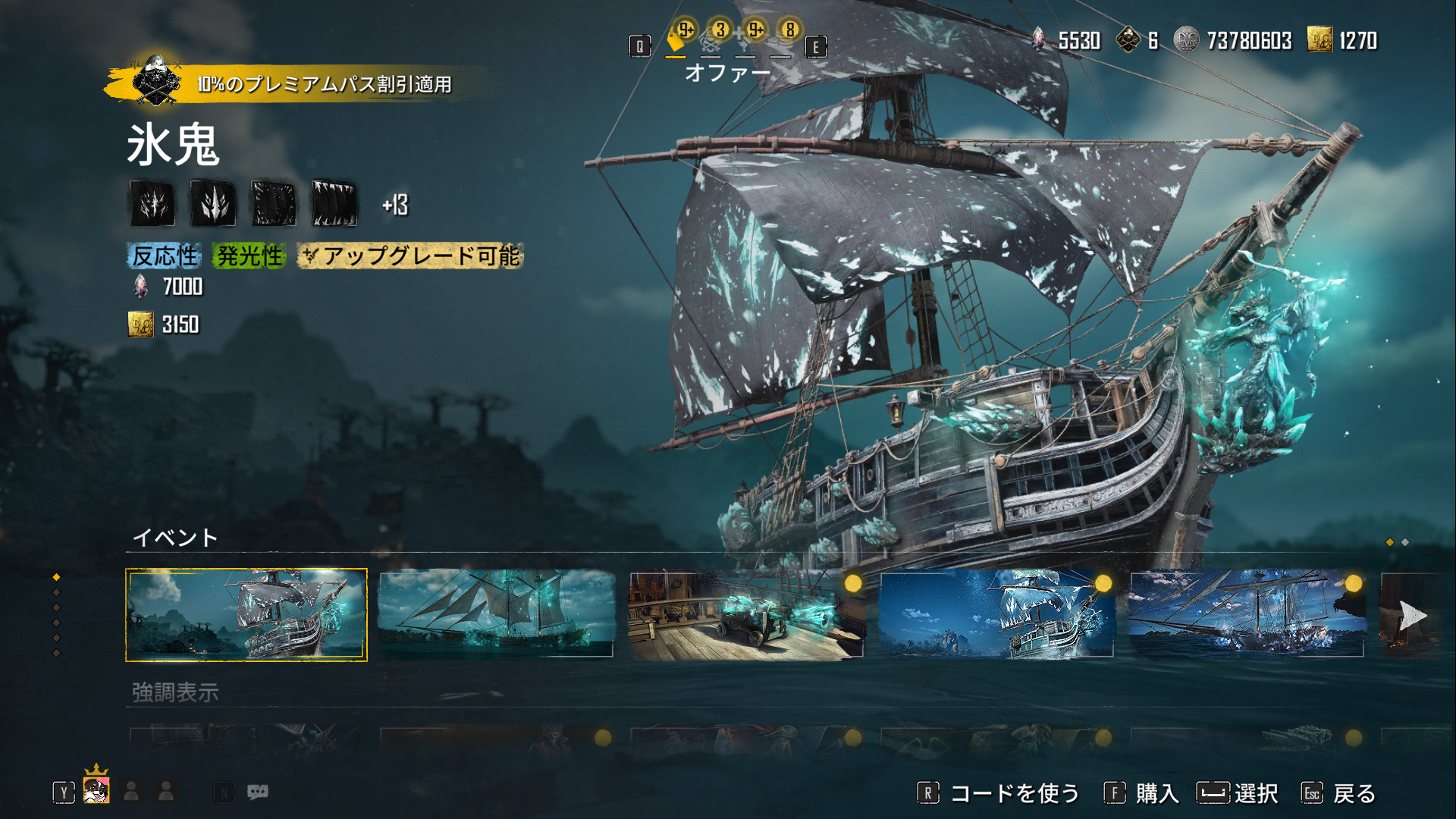
Task: Pick the icy ship under starry sky thumbnail
Action: (996, 614)
